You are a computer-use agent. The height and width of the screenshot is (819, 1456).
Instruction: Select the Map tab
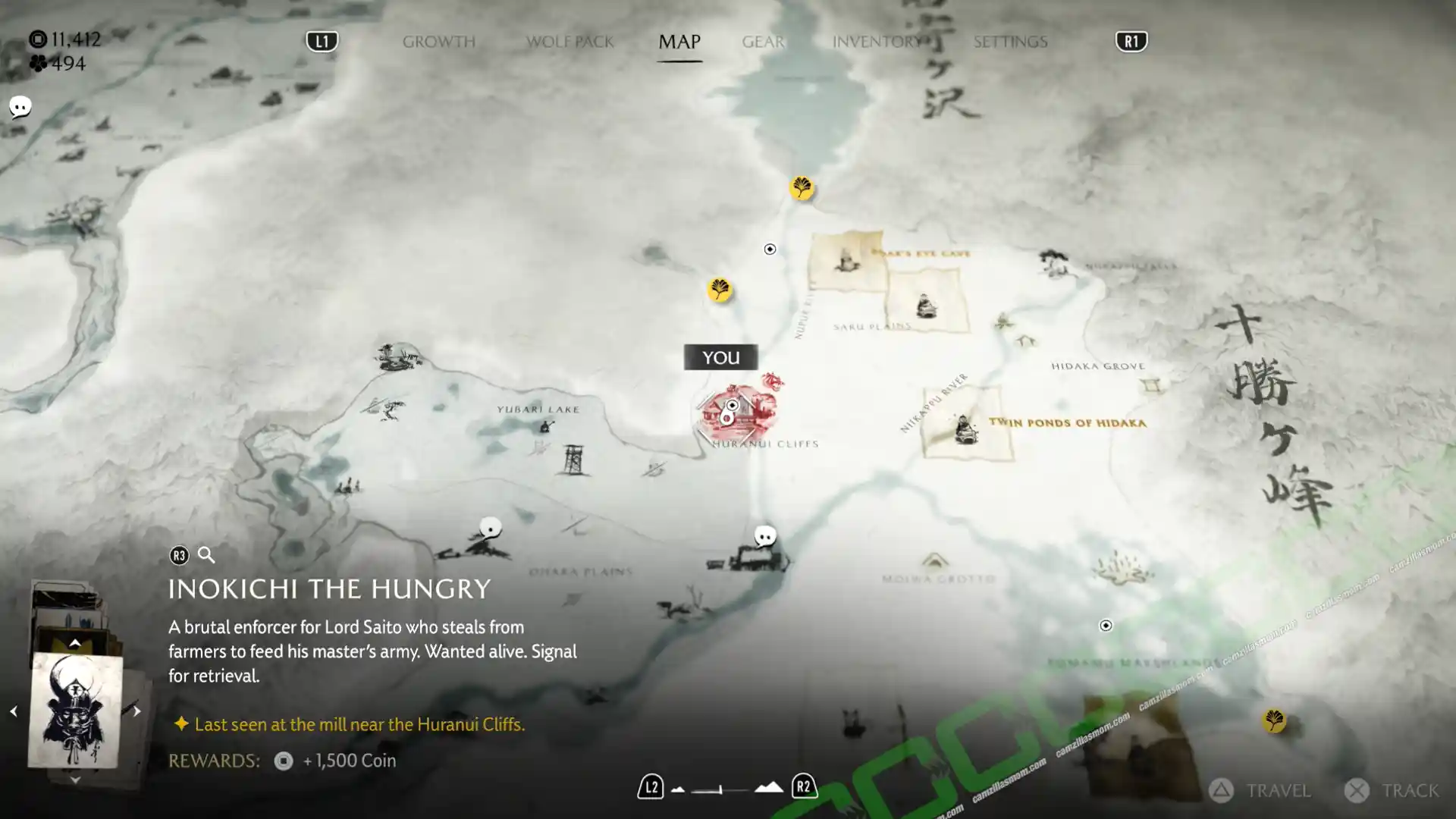679,42
